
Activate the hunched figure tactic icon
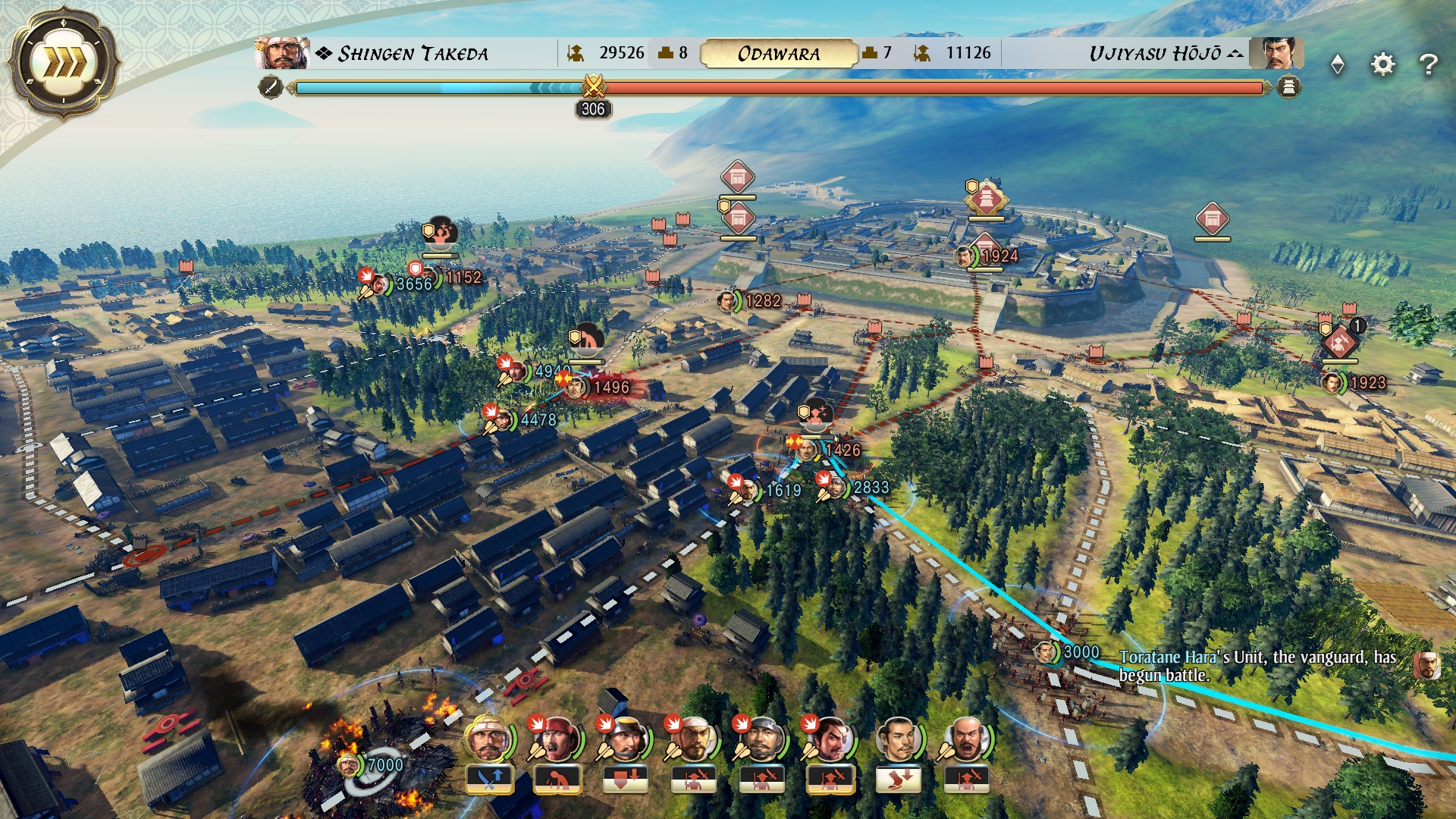(x=557, y=779)
